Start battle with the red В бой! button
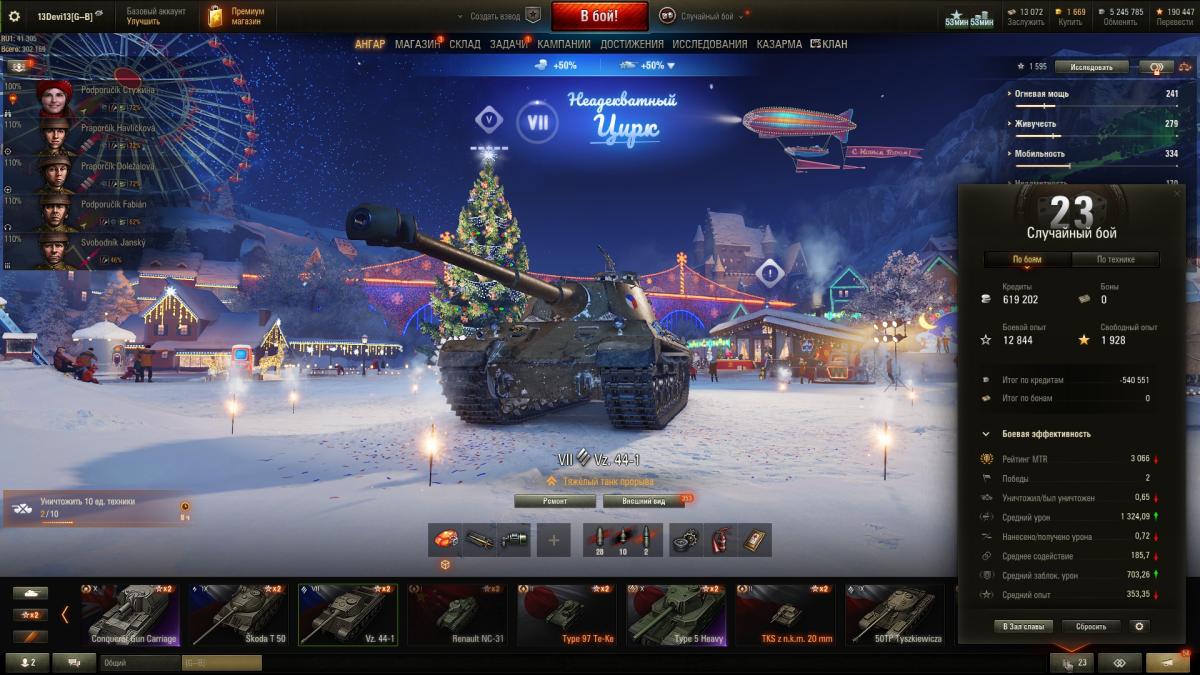Screen dimensions: 1200x675 [599, 16]
